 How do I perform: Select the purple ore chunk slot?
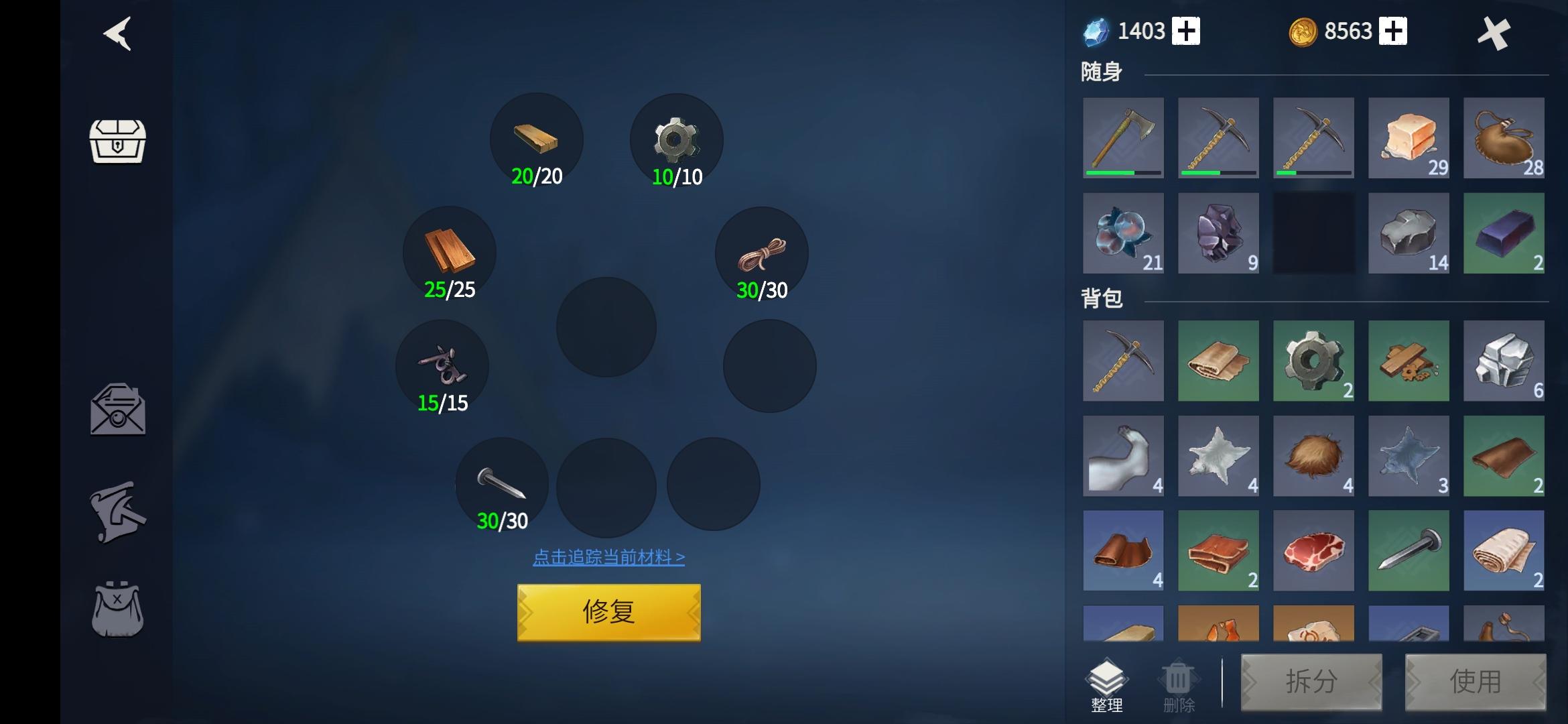pyautogui.click(x=1218, y=233)
